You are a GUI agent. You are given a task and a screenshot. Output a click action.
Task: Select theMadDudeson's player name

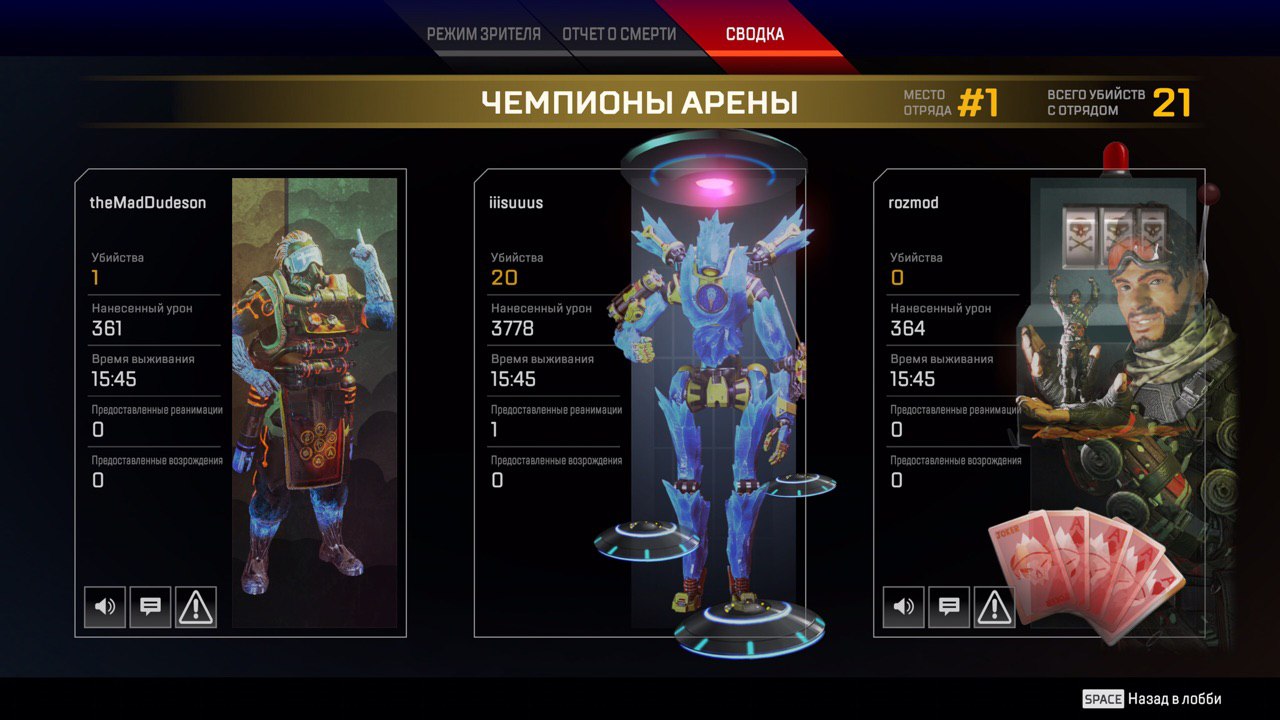point(148,203)
